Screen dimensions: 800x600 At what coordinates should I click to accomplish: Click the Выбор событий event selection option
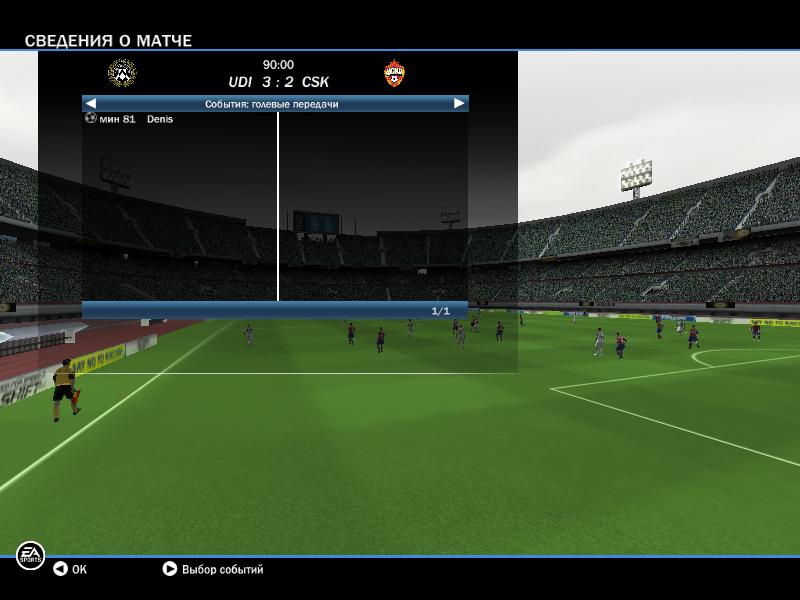click(x=213, y=569)
